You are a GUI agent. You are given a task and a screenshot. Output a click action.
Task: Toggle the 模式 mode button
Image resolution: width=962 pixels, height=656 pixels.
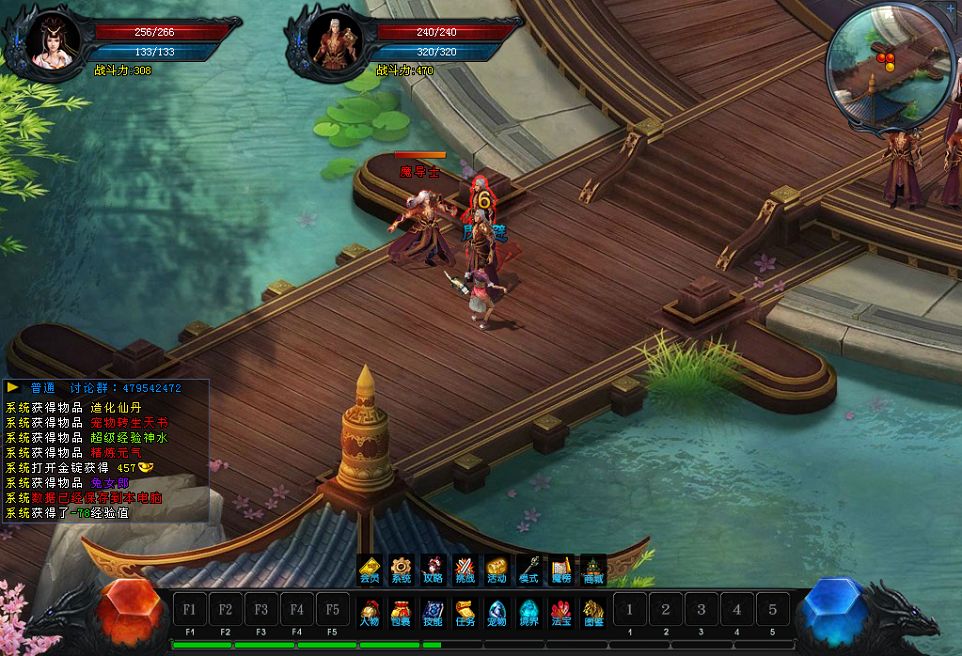[x=528, y=570]
